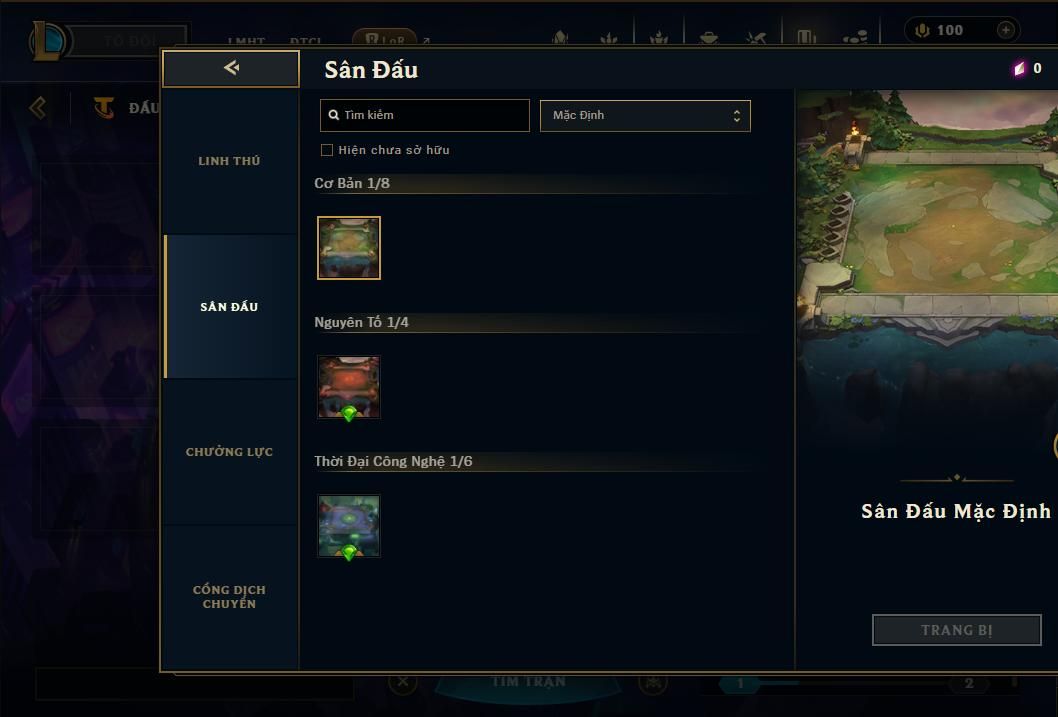
Task: Toggle the Hiện chưa sở hữu checkbox
Action: [327, 150]
